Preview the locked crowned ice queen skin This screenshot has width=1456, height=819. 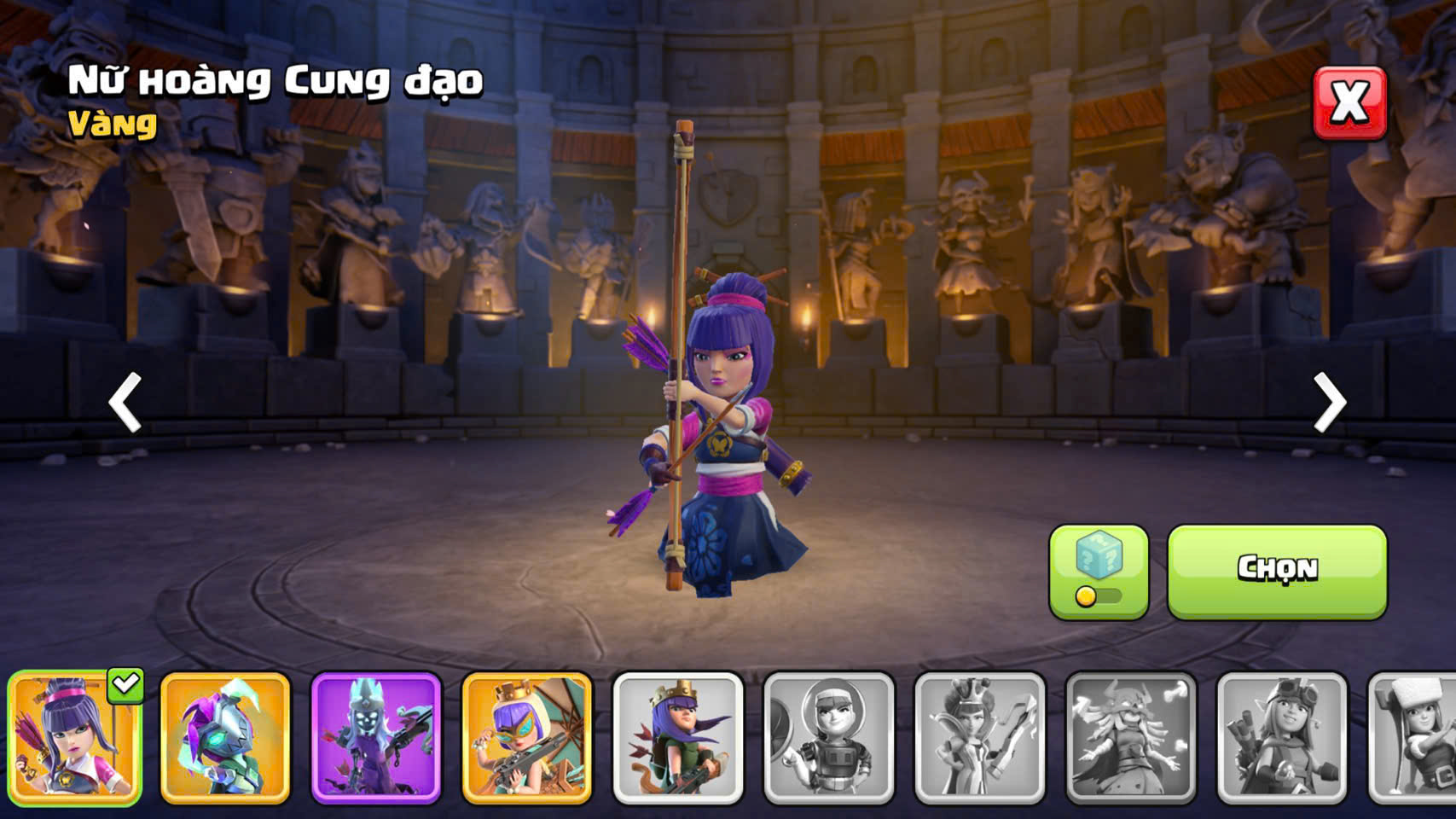coord(979,738)
